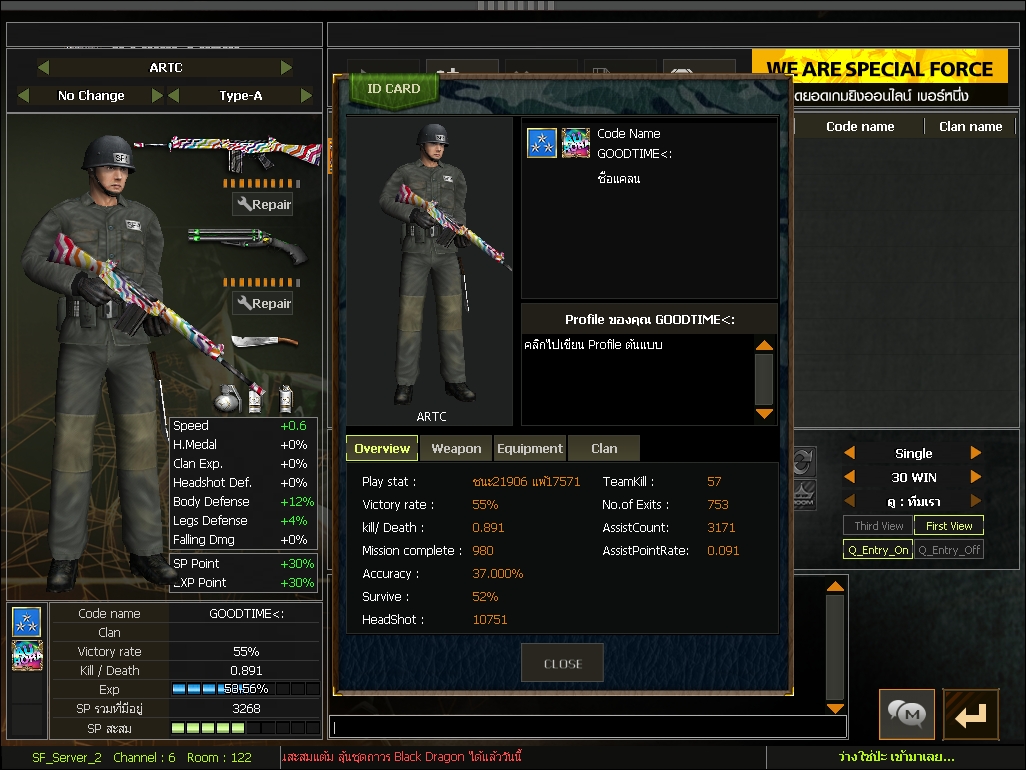1026x770 pixels.
Task: Open the messenger chat bubble button
Action: (907, 714)
